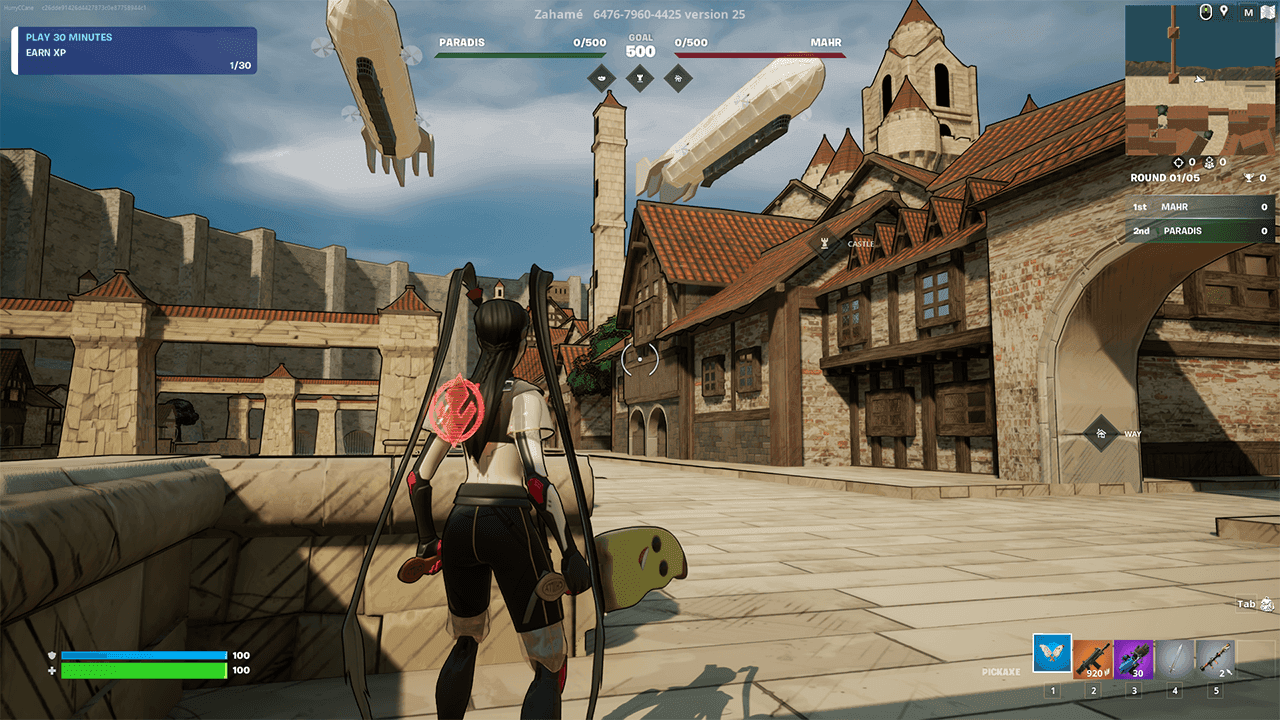
Task: Select the Castle objective marker
Action: point(825,243)
